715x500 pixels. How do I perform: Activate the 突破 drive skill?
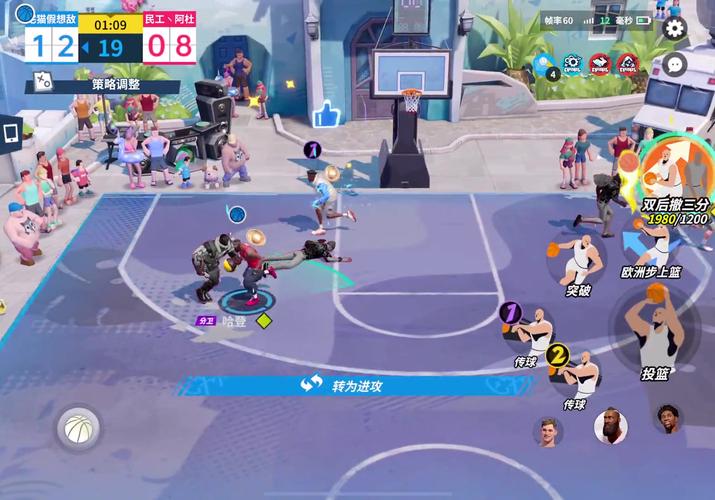[577, 260]
